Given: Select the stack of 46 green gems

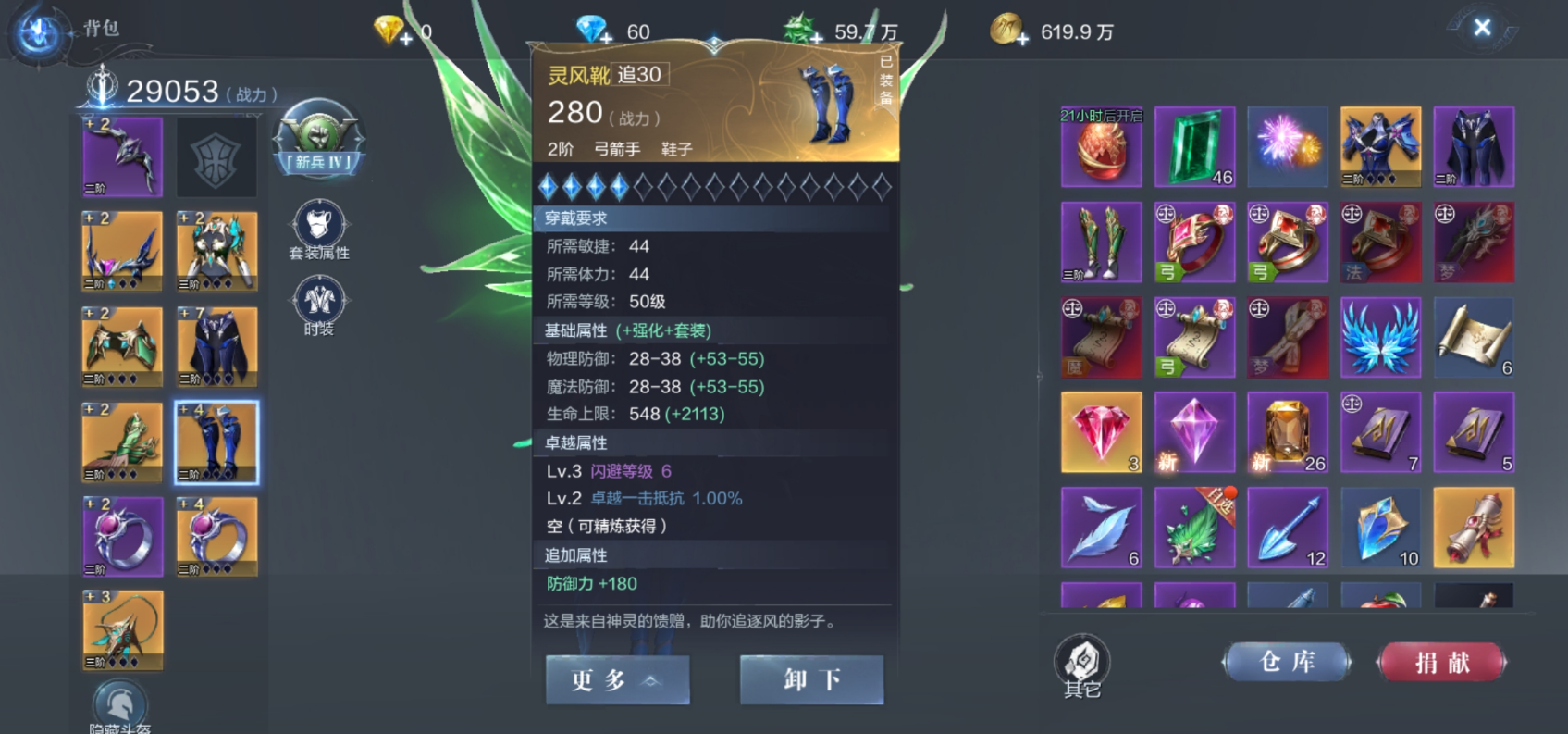Looking at the screenshot, I should coord(1194,148).
